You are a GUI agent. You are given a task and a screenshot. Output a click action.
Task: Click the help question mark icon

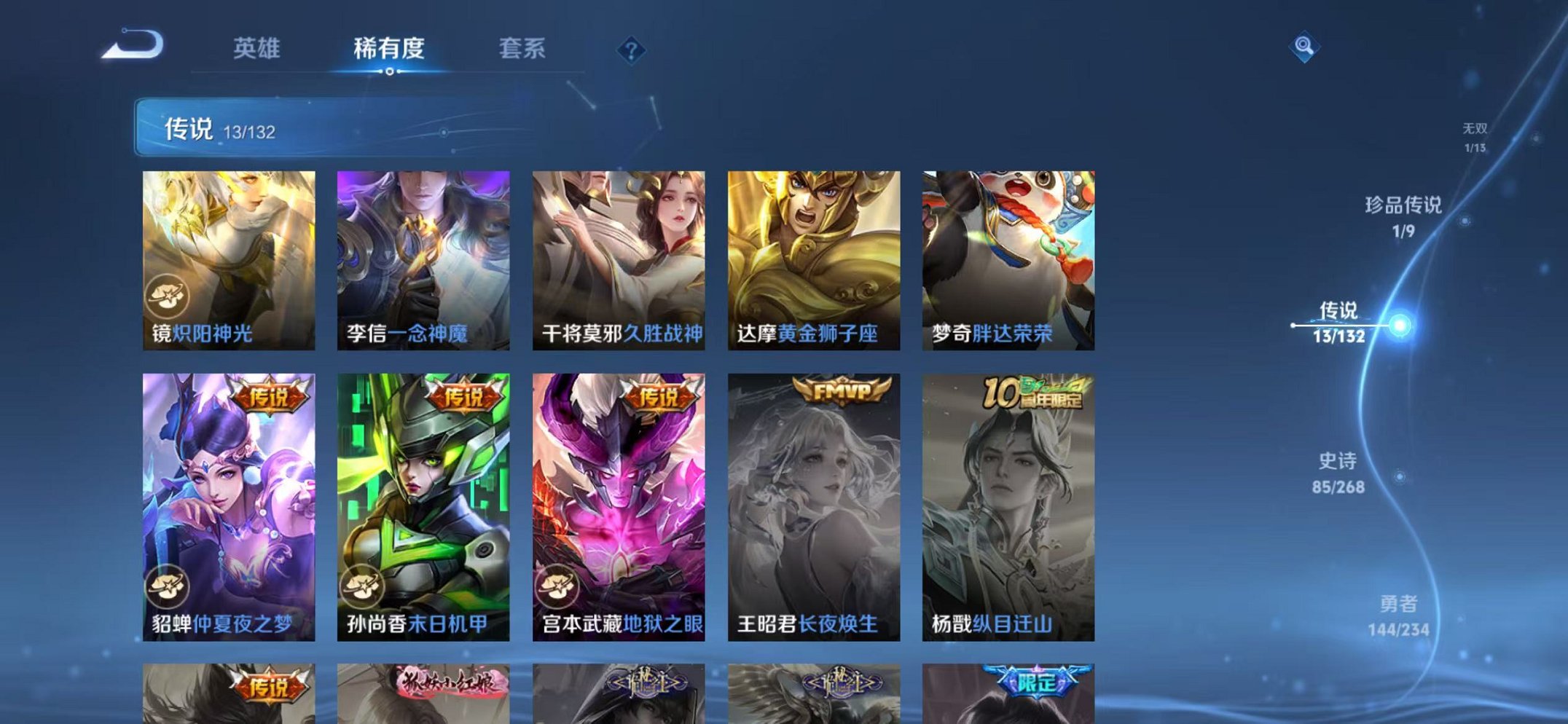pos(632,50)
